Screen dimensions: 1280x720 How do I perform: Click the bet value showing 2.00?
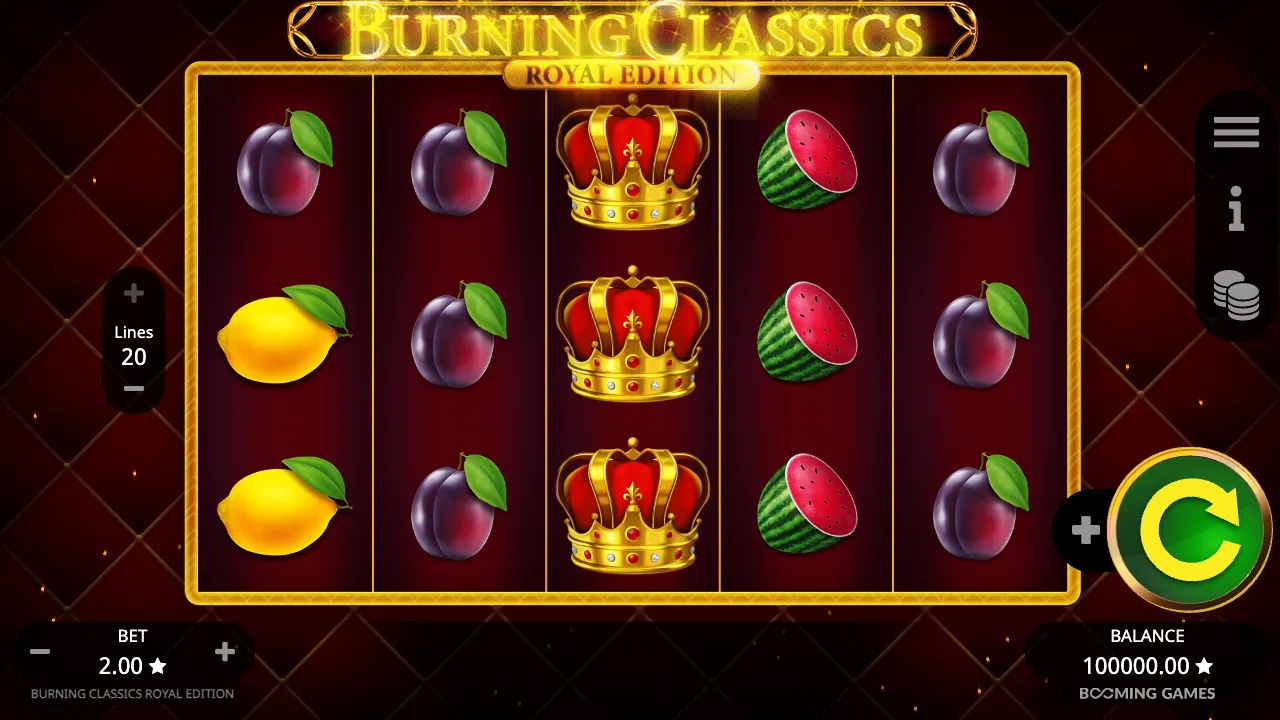click(x=133, y=666)
